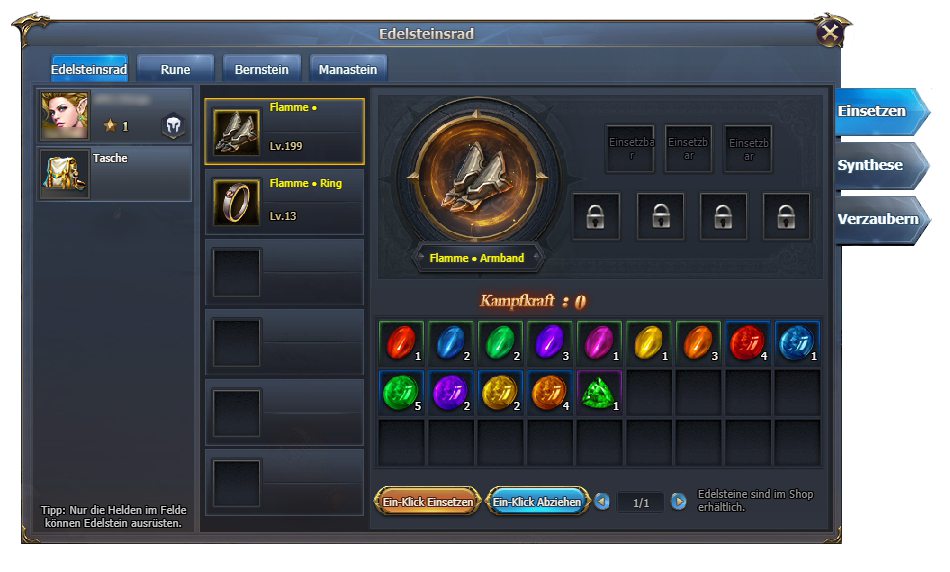
Task: Select the Flamme Lv.199 armband row
Action: pos(285,131)
